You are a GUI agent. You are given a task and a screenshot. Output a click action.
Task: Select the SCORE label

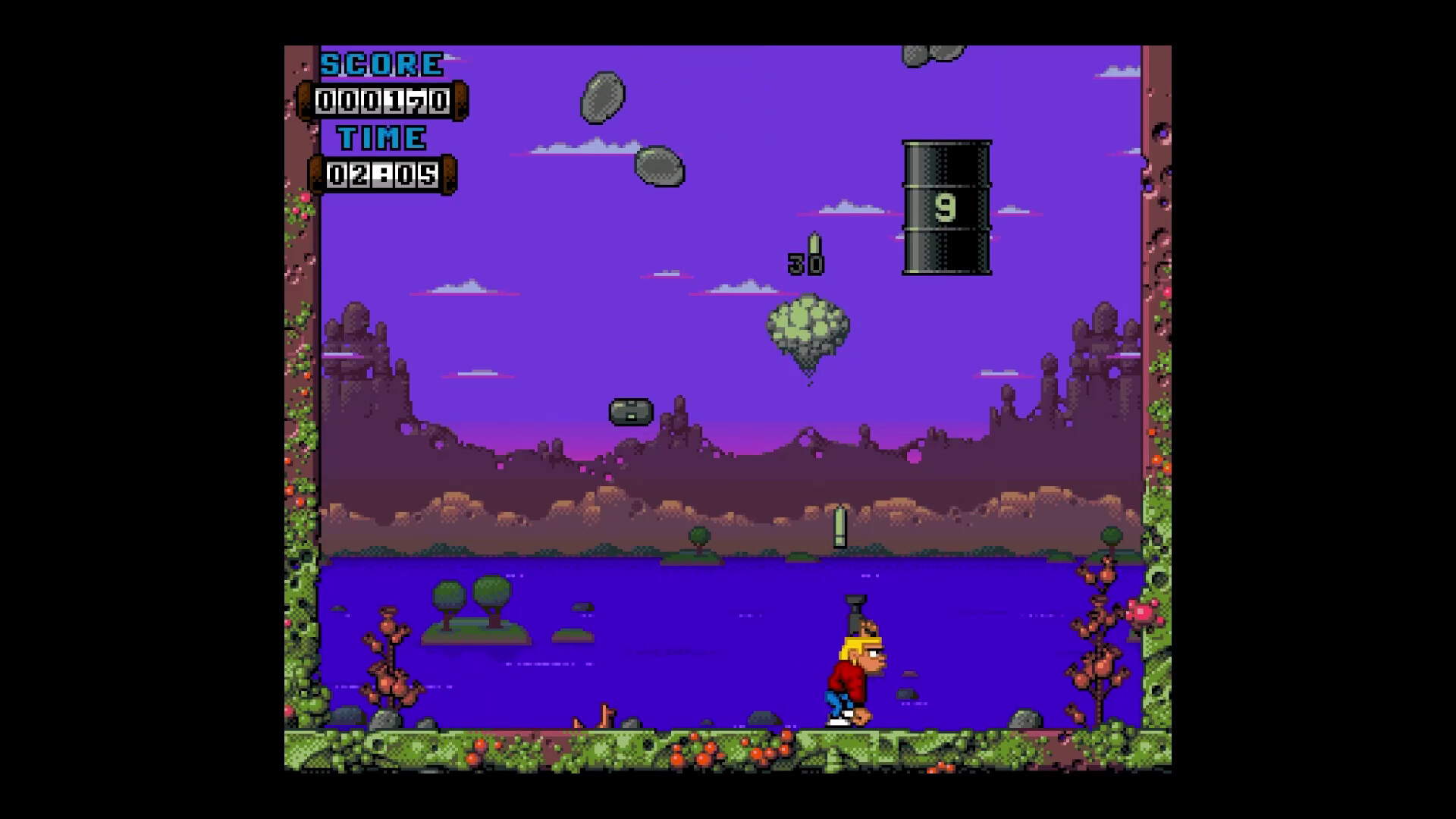[381, 62]
